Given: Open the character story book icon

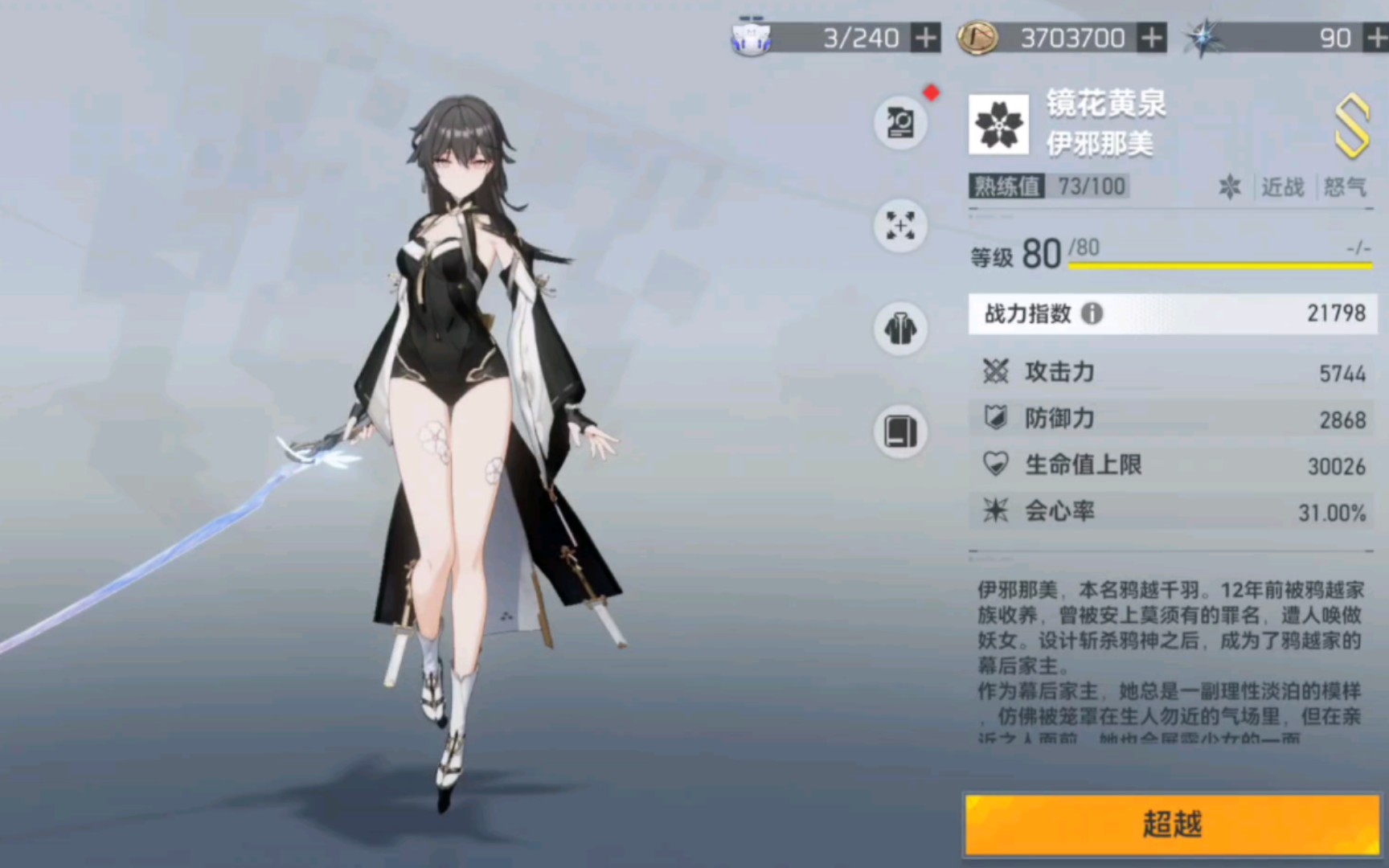Looking at the screenshot, I should pos(900,432).
